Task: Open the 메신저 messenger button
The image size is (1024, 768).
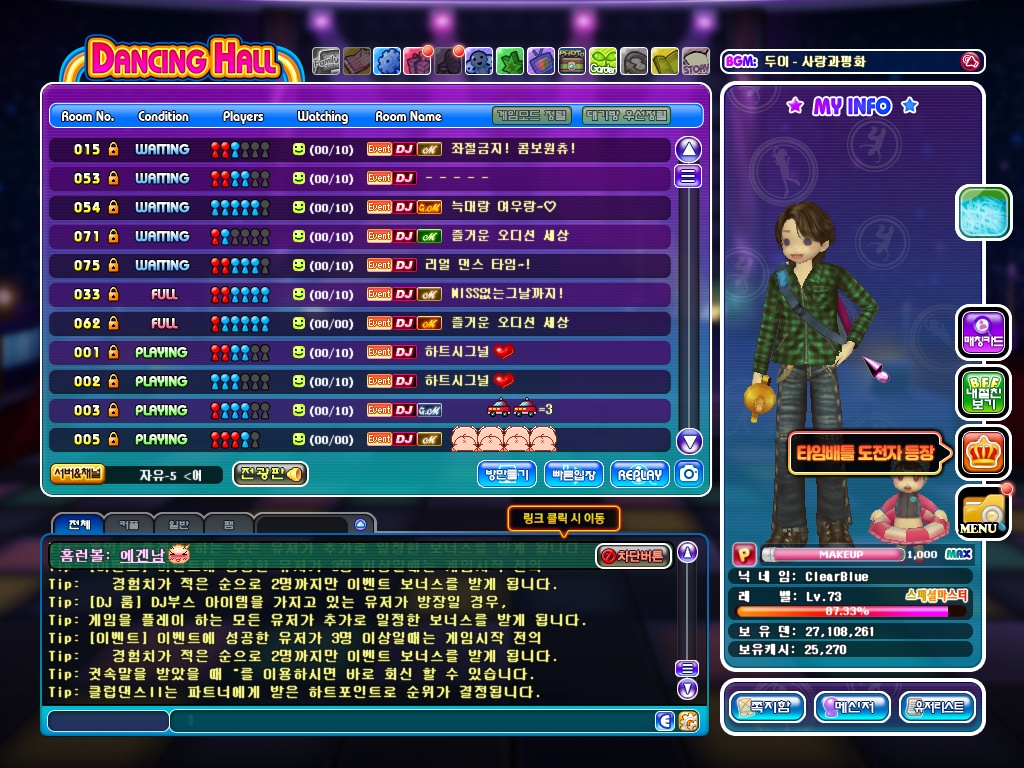Action: click(x=852, y=707)
